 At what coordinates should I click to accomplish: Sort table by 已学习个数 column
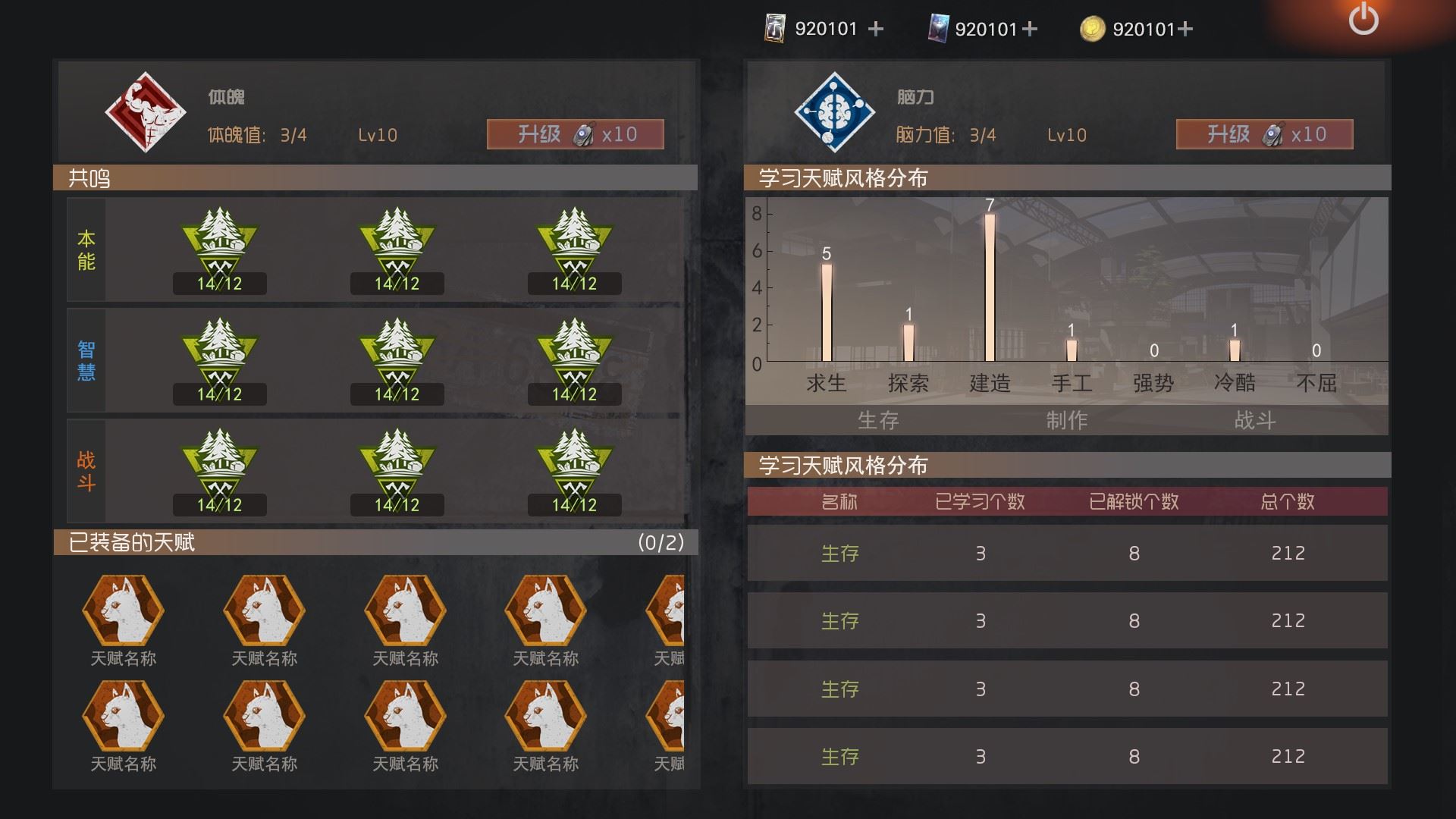980,501
